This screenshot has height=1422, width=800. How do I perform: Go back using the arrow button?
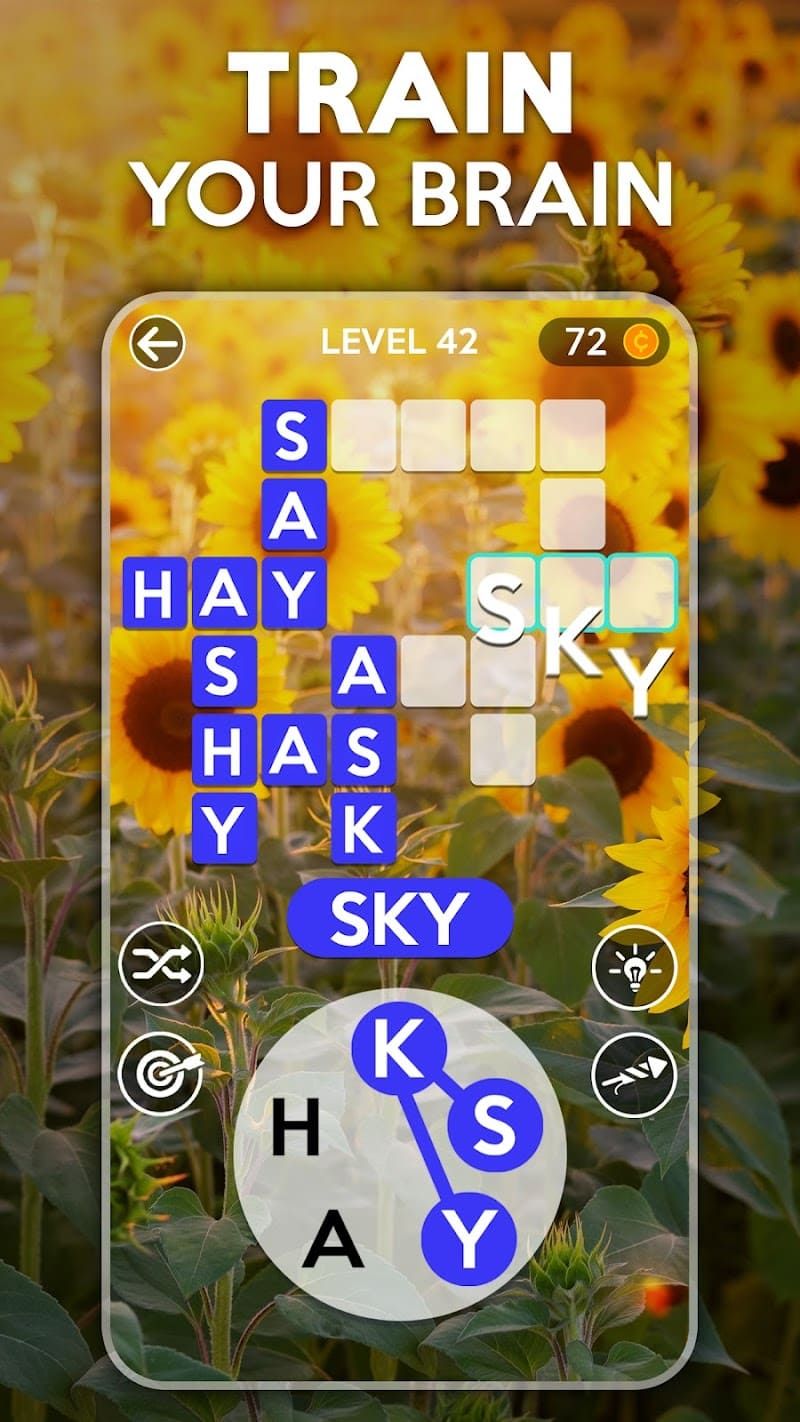point(157,344)
